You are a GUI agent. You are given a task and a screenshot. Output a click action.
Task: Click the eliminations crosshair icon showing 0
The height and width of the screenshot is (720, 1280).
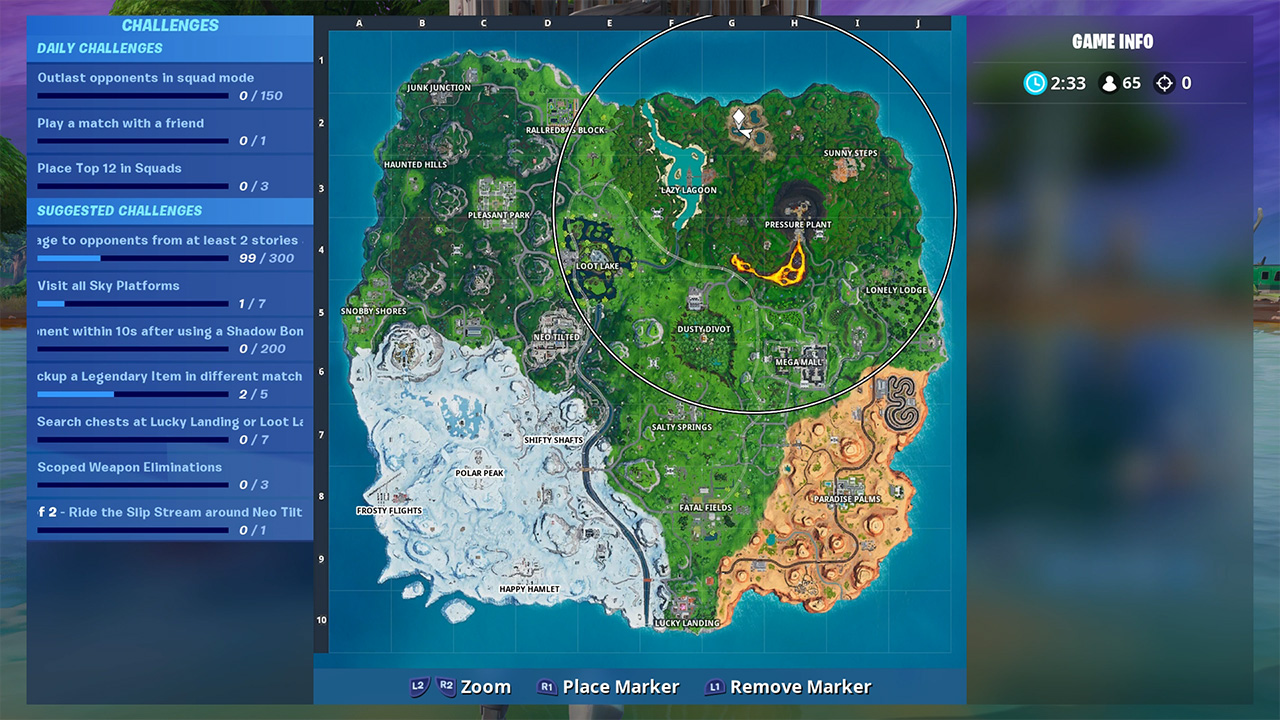point(1163,83)
